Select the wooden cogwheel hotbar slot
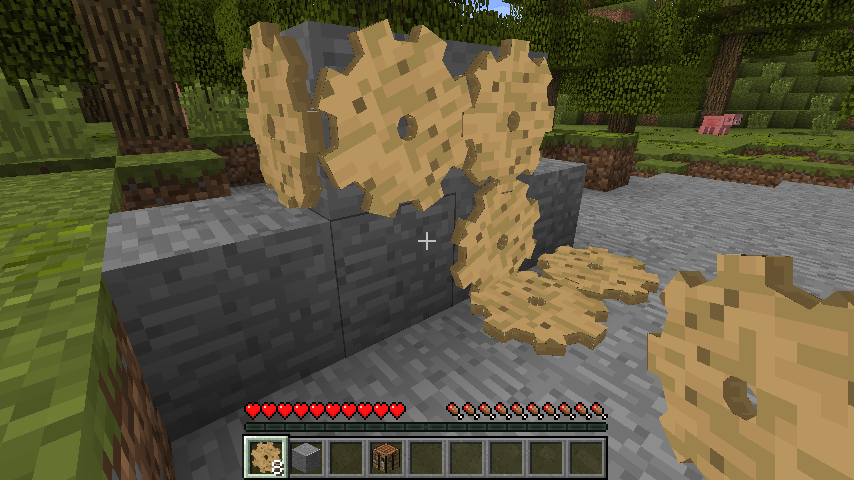Viewport: 854px width, 480px height. (x=266, y=457)
